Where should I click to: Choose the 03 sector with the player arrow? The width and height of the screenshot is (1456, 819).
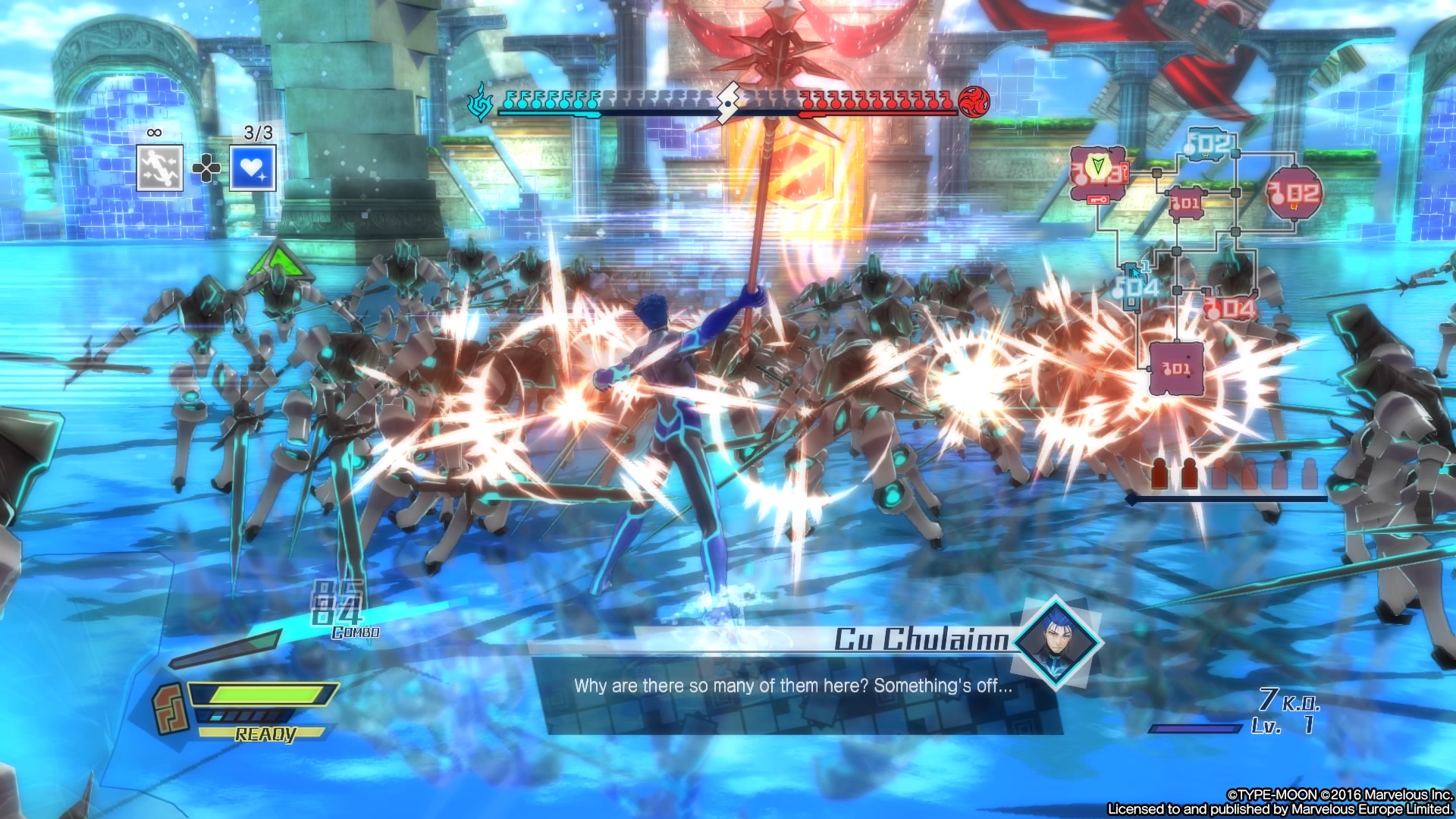(x=1098, y=174)
